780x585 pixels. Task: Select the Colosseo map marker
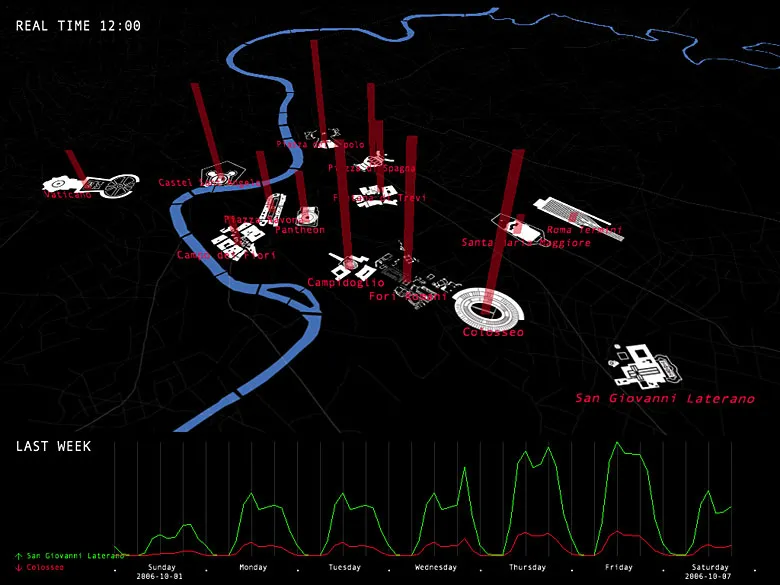[484, 304]
